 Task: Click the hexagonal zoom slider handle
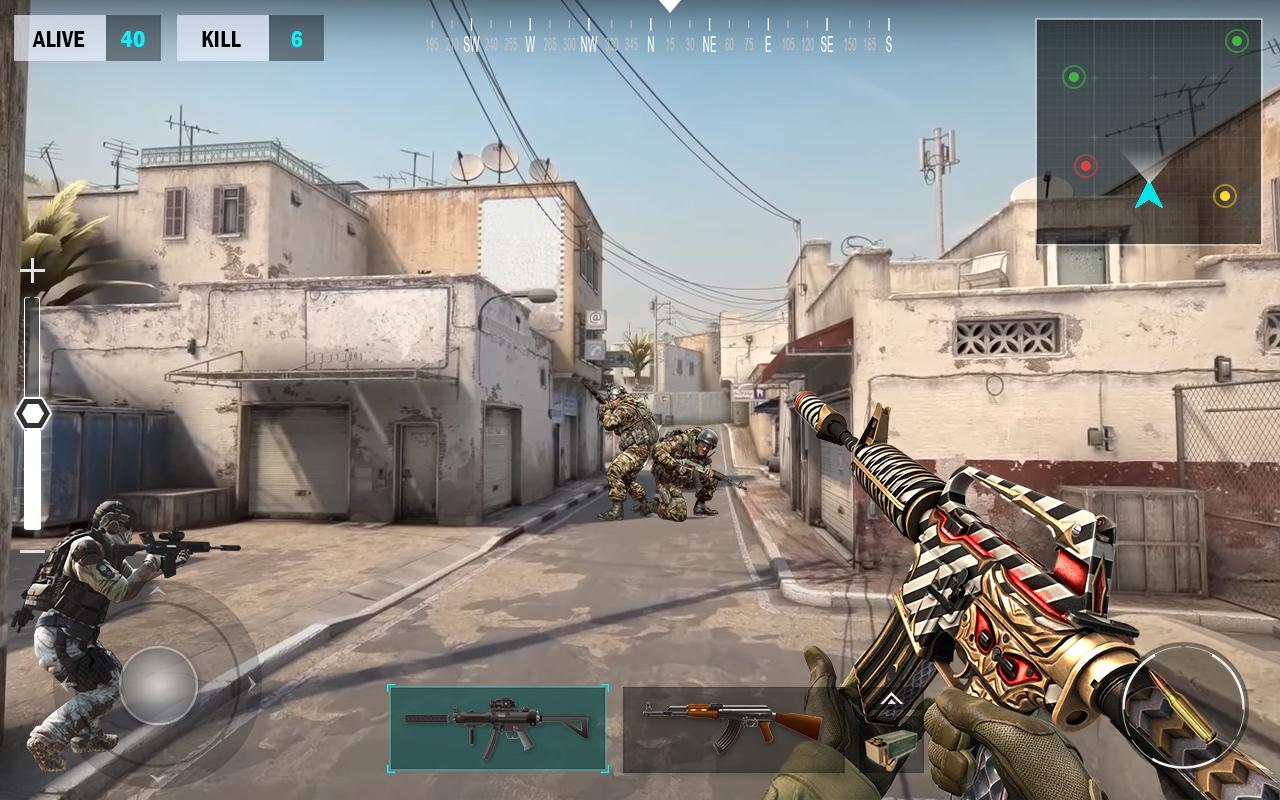pyautogui.click(x=33, y=413)
